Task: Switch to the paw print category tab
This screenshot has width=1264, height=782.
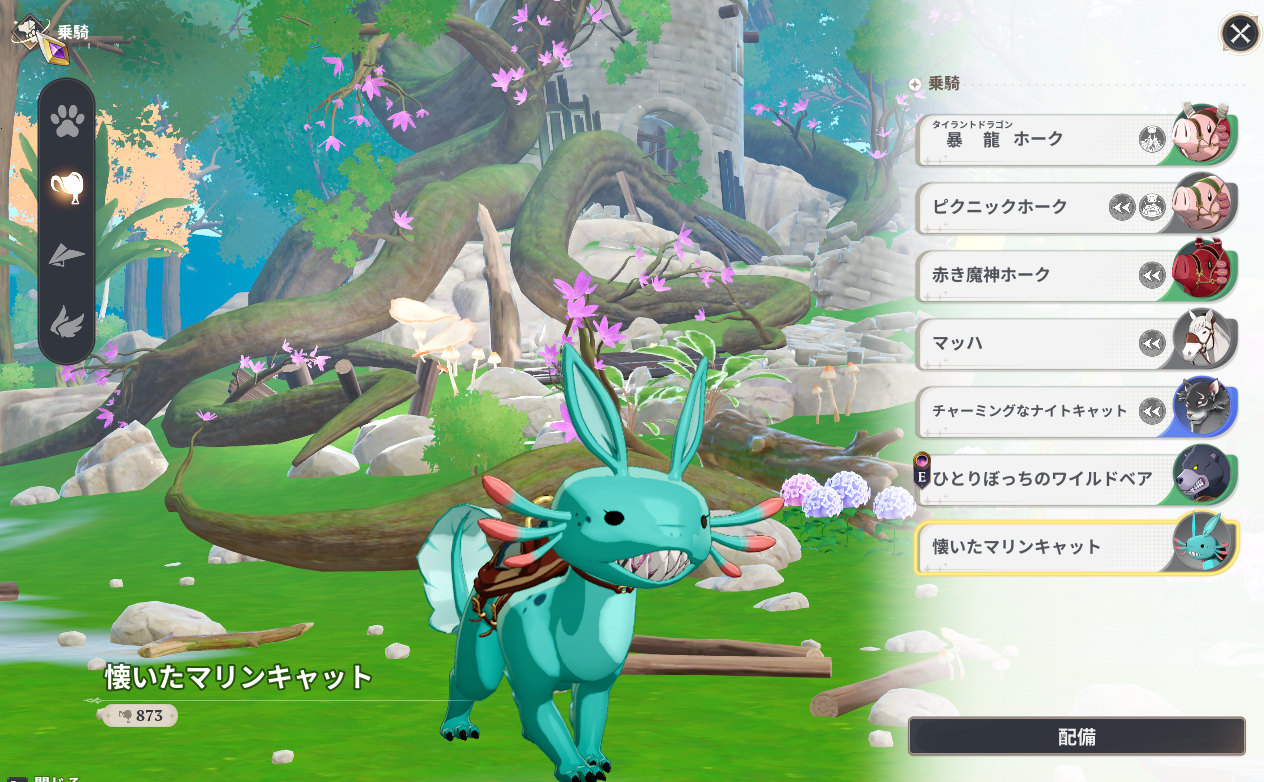Action: coord(67,122)
